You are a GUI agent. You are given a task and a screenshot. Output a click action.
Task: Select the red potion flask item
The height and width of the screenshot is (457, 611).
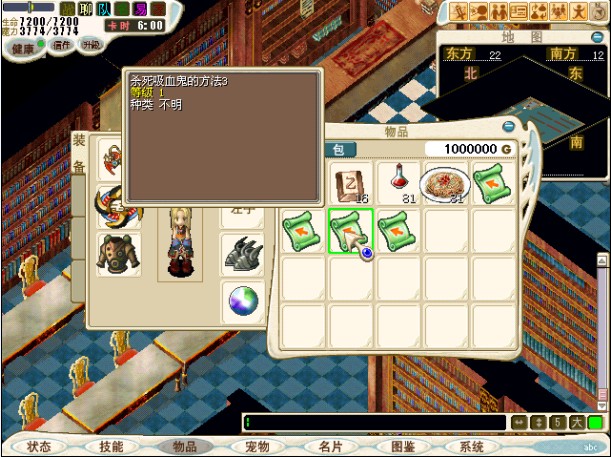tap(400, 182)
